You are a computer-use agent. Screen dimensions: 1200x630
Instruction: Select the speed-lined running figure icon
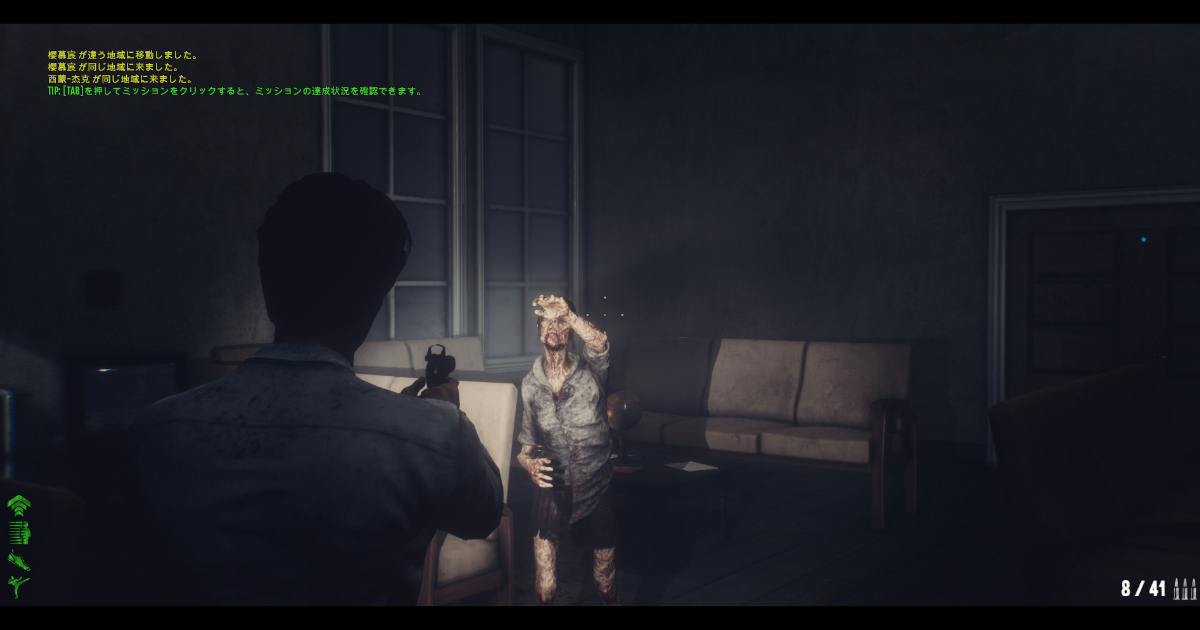tap(20, 532)
